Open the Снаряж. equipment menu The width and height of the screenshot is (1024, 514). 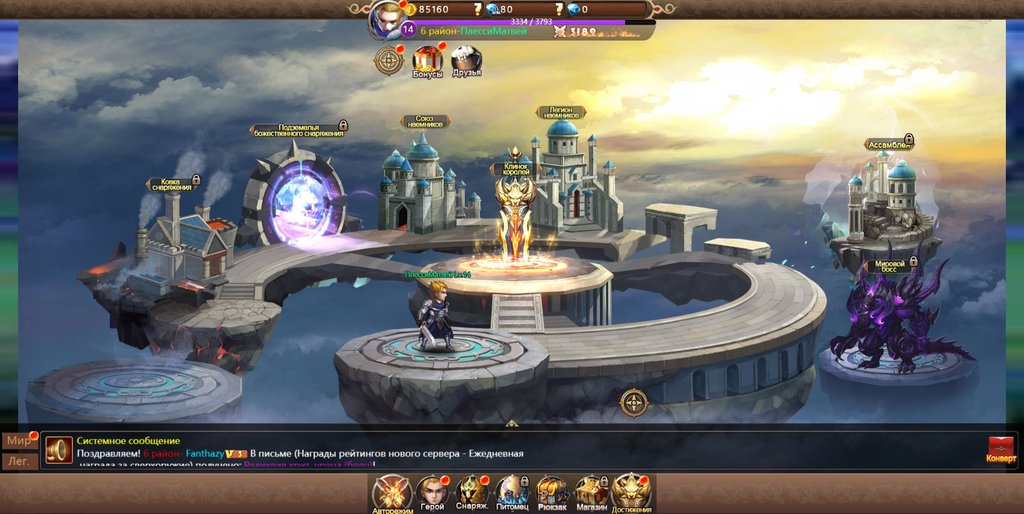pos(472,491)
